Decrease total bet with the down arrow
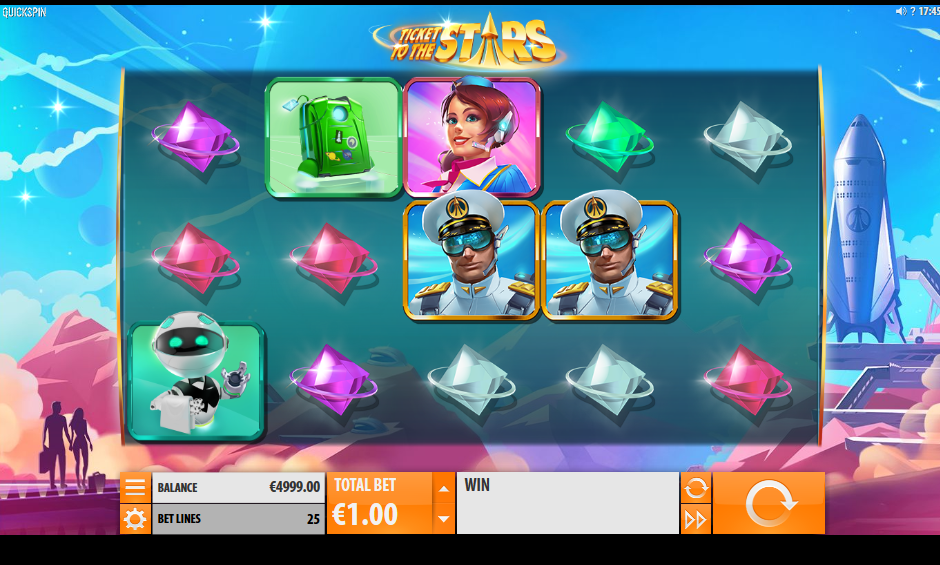This screenshot has height=565, width=940. (444, 518)
